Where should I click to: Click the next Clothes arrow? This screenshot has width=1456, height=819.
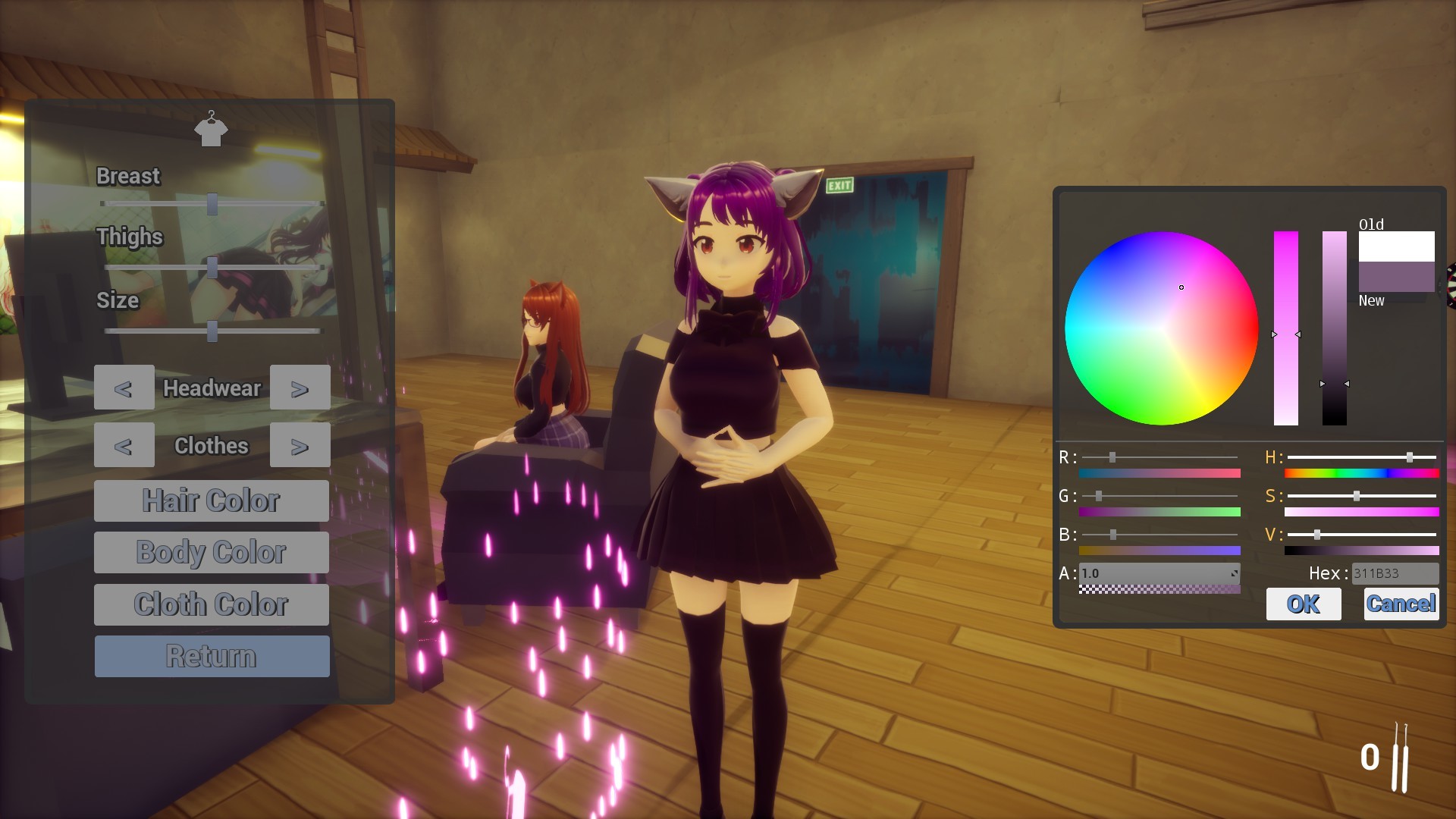tap(300, 445)
